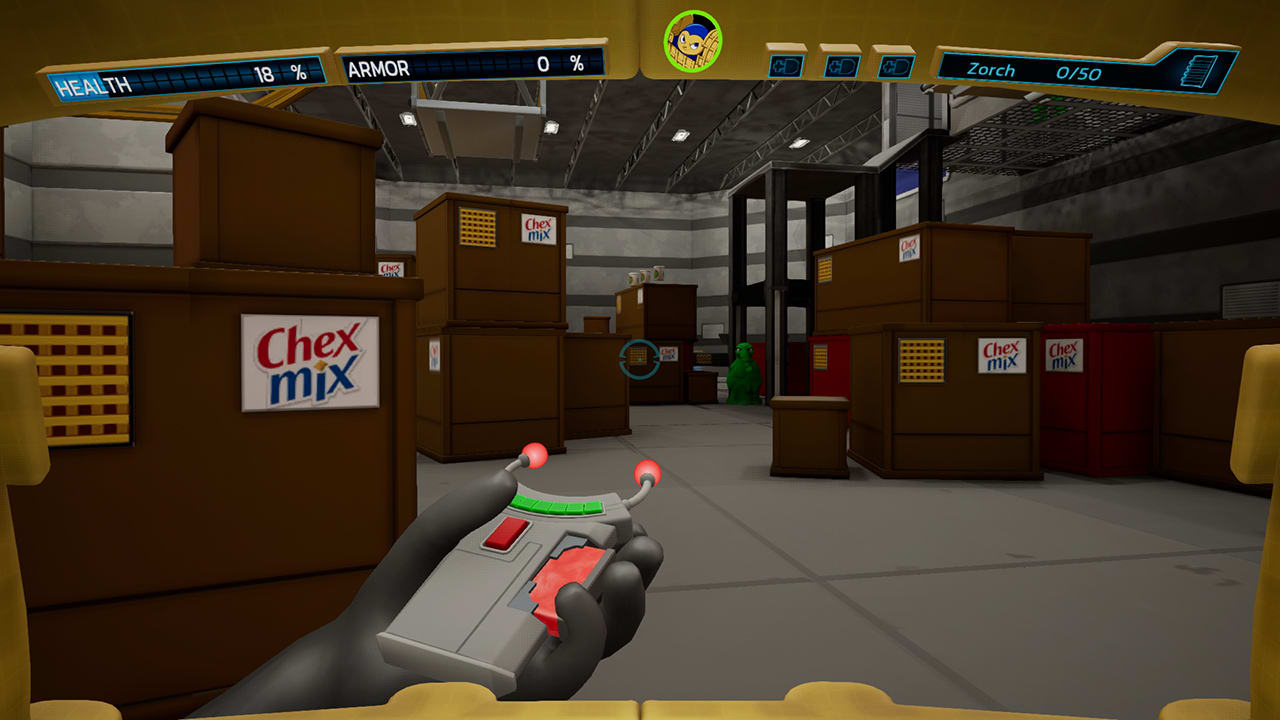The height and width of the screenshot is (720, 1280).
Task: Click the Chex Mix logo on the front crate
Action: tap(311, 364)
